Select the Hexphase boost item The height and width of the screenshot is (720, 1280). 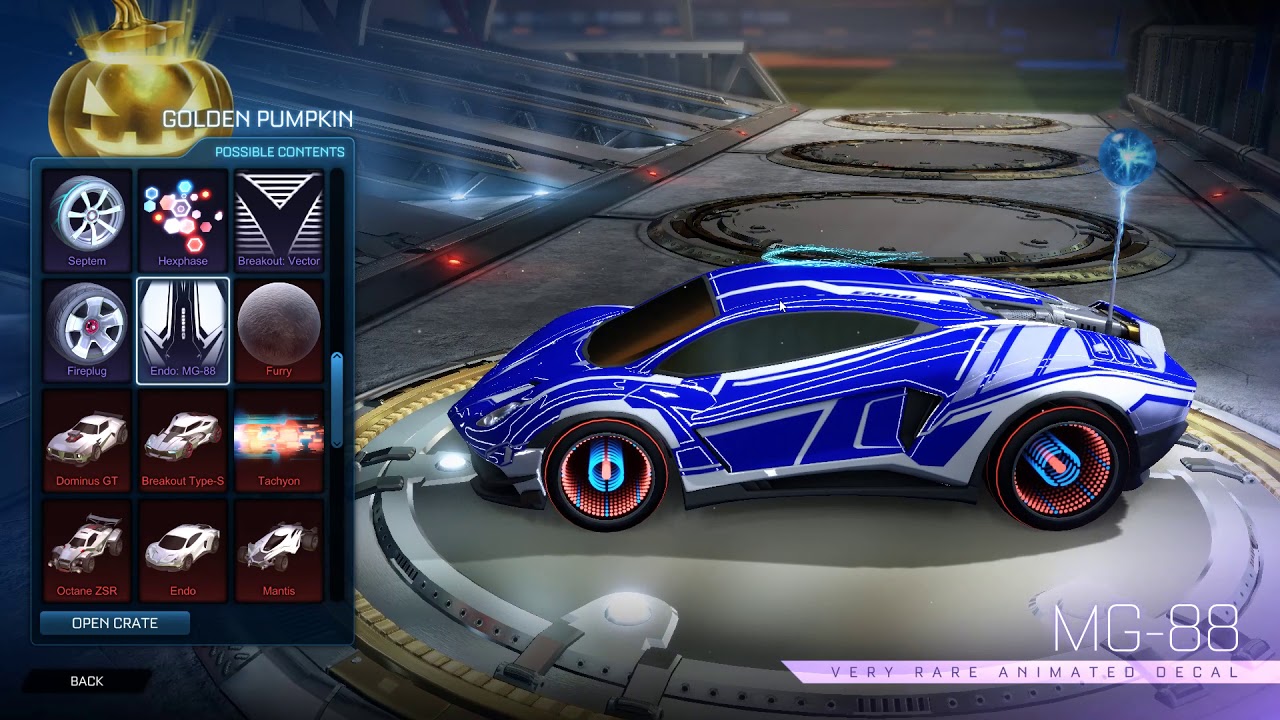[182, 215]
